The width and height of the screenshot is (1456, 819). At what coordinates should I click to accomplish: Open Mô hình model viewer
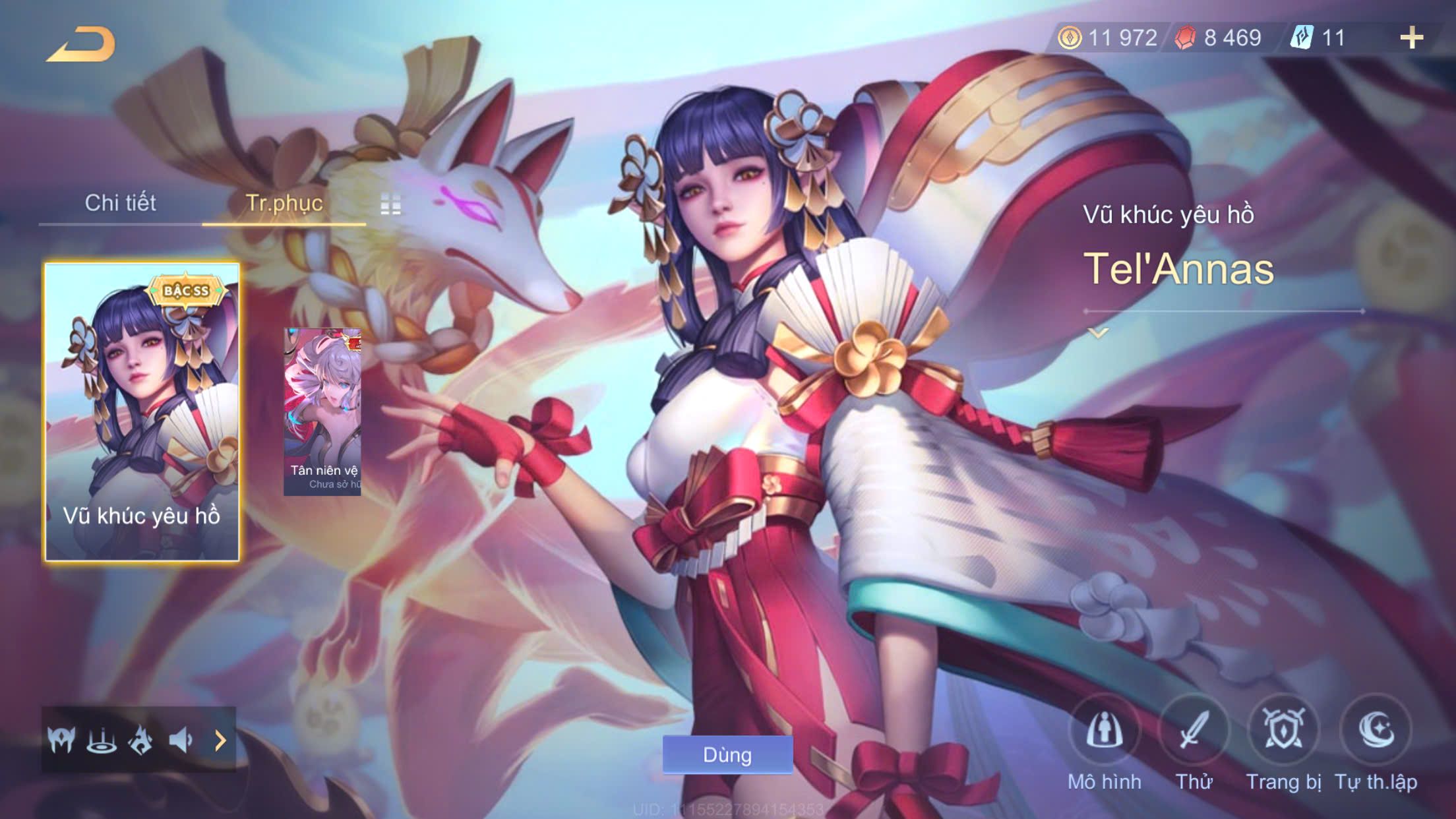(x=1104, y=731)
